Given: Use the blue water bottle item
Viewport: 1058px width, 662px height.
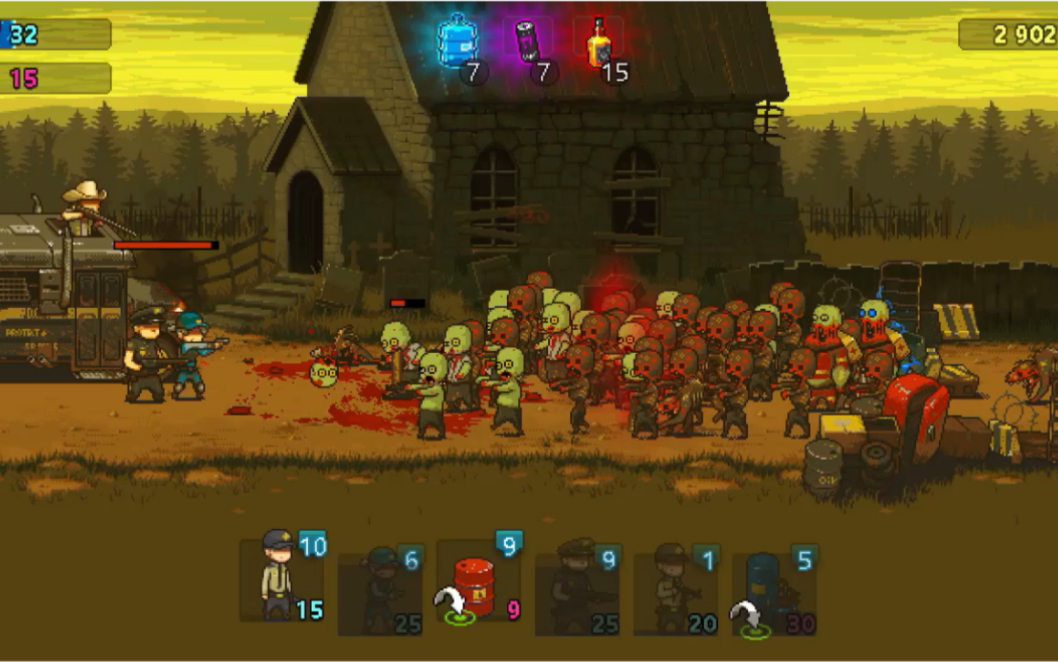Looking at the screenshot, I should pos(458,43).
